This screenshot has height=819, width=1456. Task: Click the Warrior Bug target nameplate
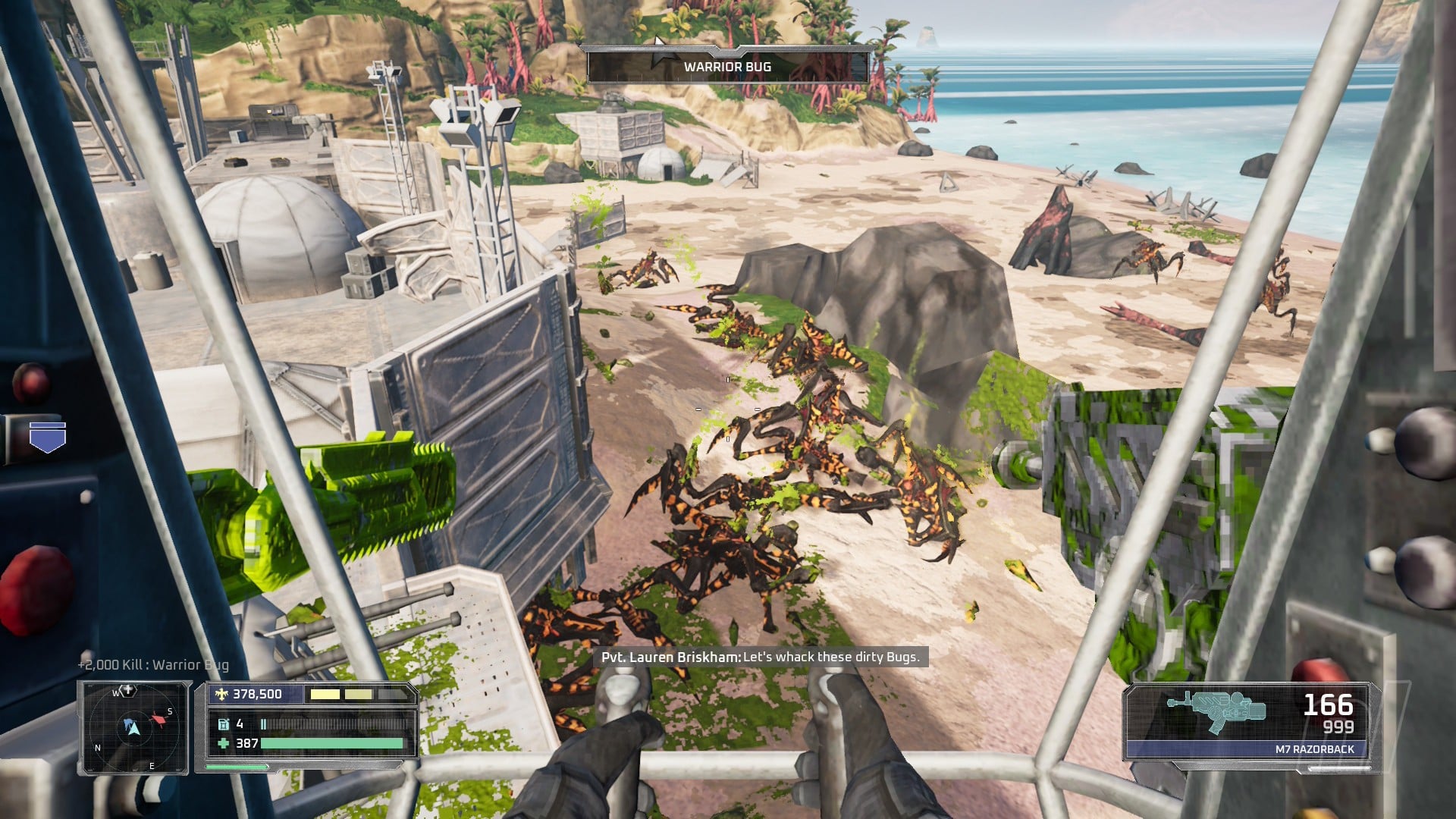coord(727,67)
